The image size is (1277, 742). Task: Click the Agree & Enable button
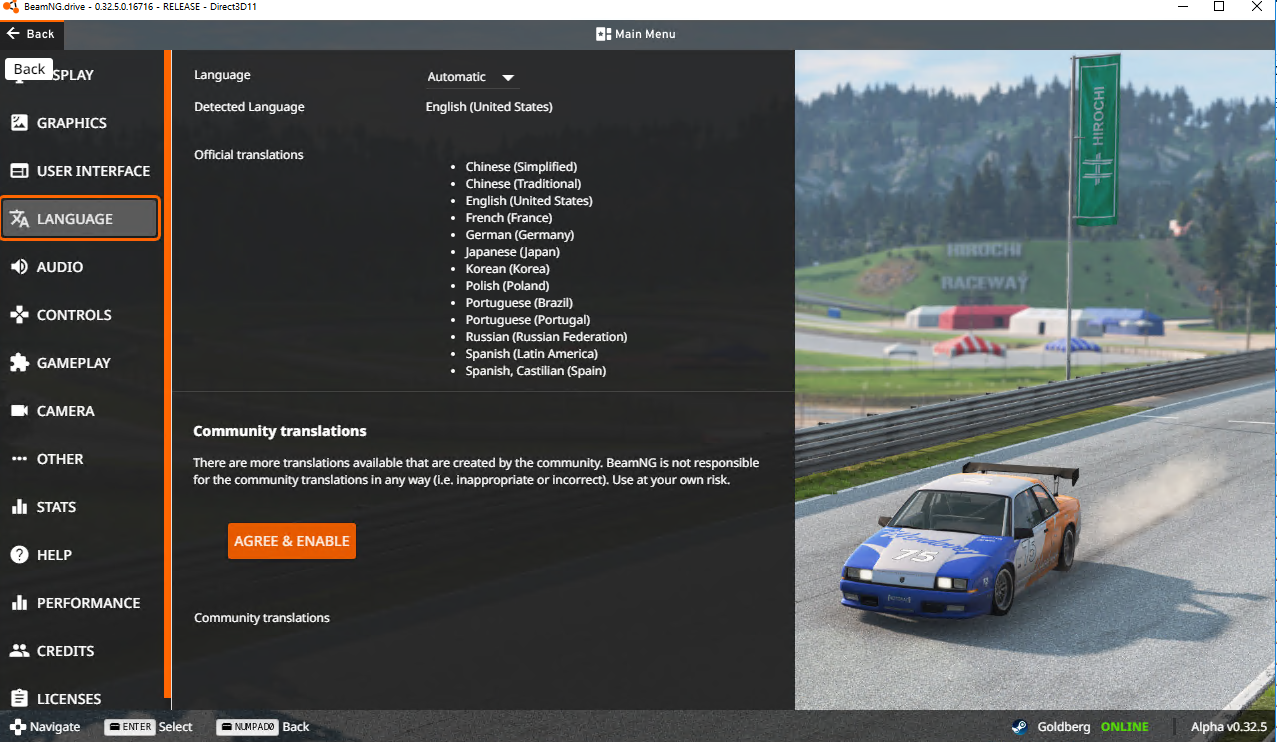[292, 541]
